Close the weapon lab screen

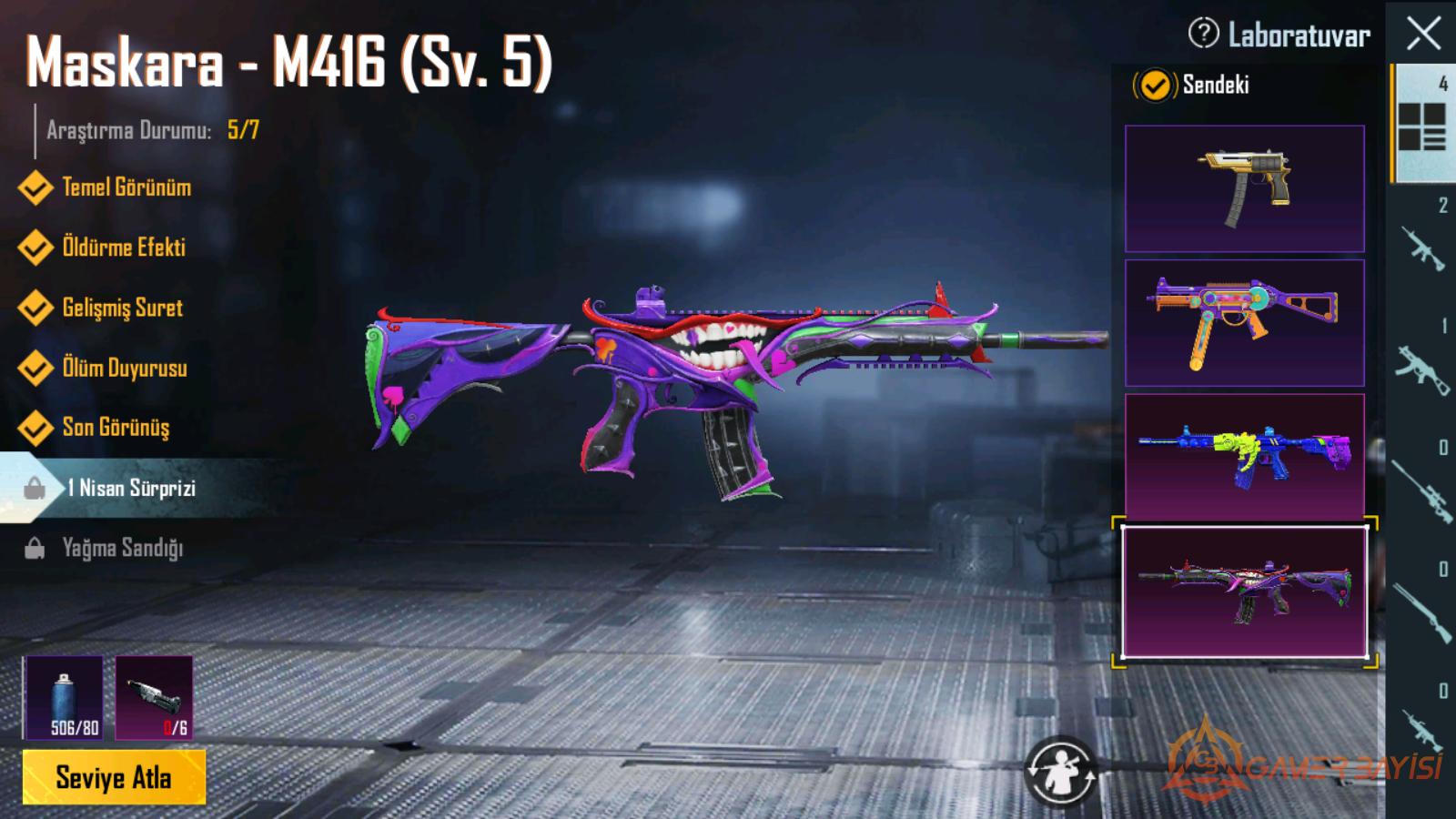1423,34
